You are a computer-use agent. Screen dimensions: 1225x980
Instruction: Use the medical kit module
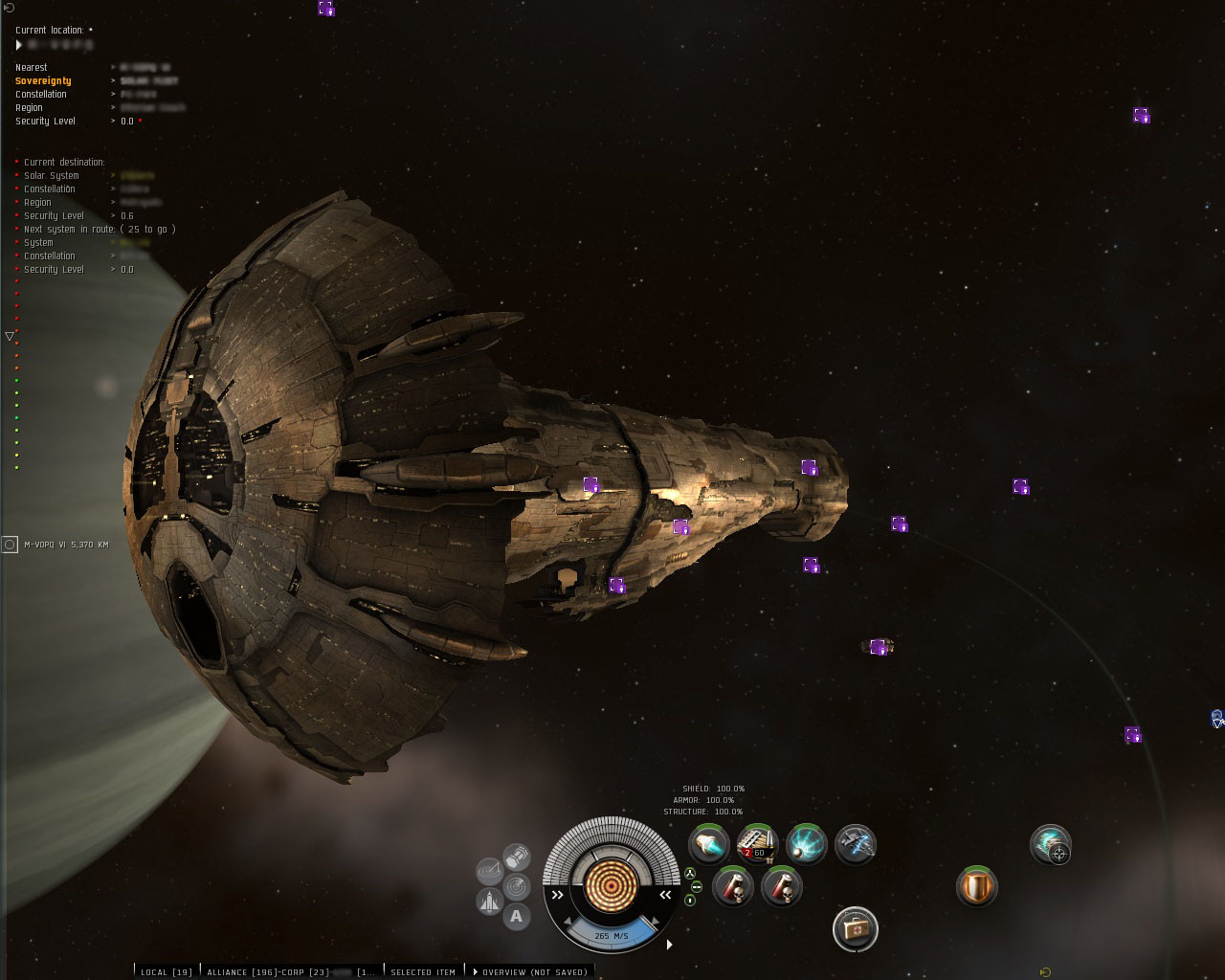point(855,928)
